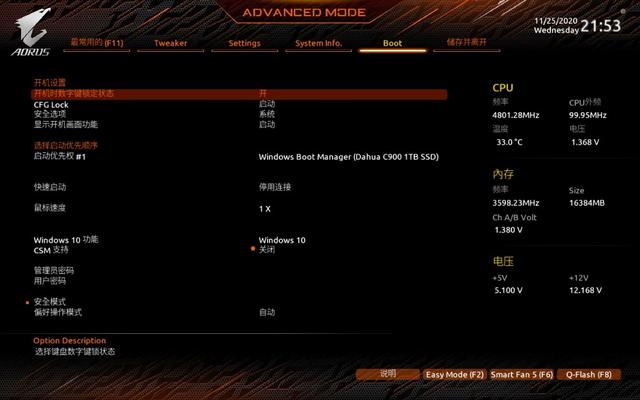Viewport: 640px width, 400px height.
Task: Select the 最常用的 (F11) favorites tab
Action: 95,43
